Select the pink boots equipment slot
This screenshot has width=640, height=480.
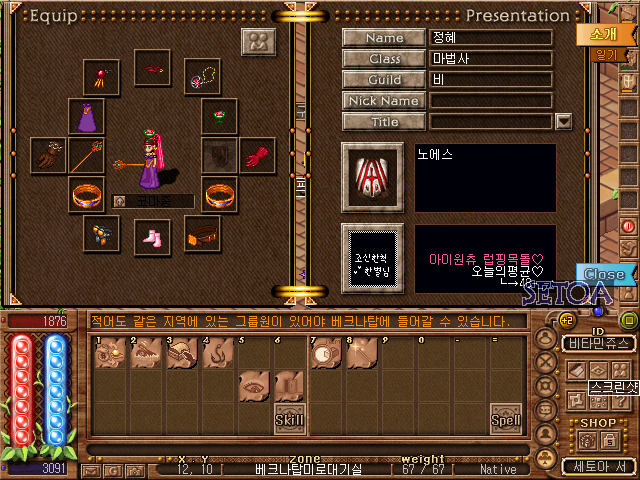153,236
